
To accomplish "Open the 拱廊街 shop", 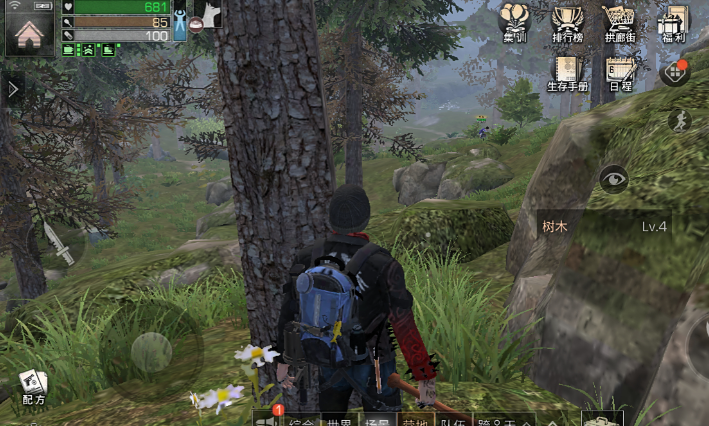I will coord(620,23).
